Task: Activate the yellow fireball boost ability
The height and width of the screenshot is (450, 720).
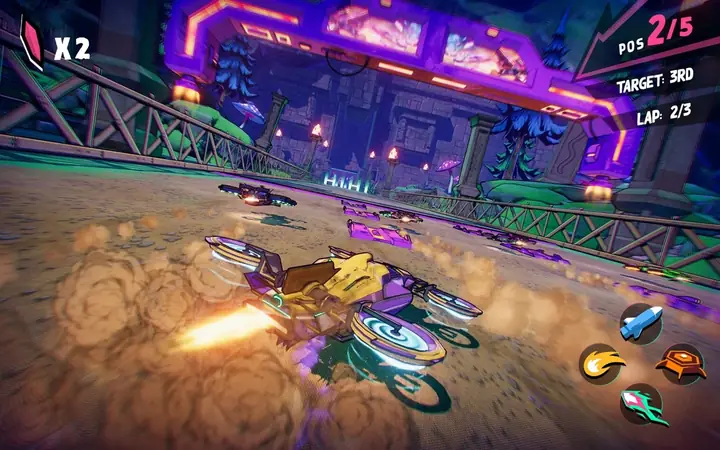Action: (x=602, y=364)
